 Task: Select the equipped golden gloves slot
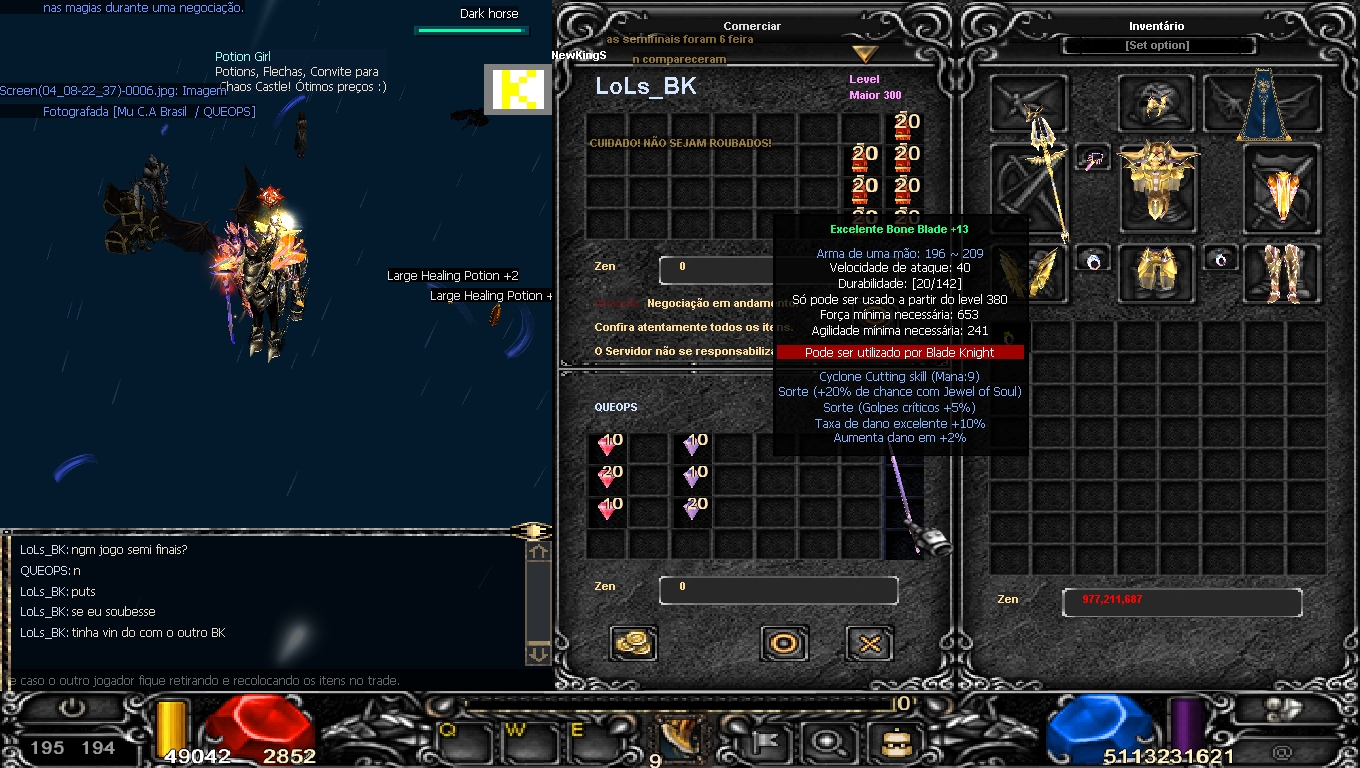point(1029,272)
